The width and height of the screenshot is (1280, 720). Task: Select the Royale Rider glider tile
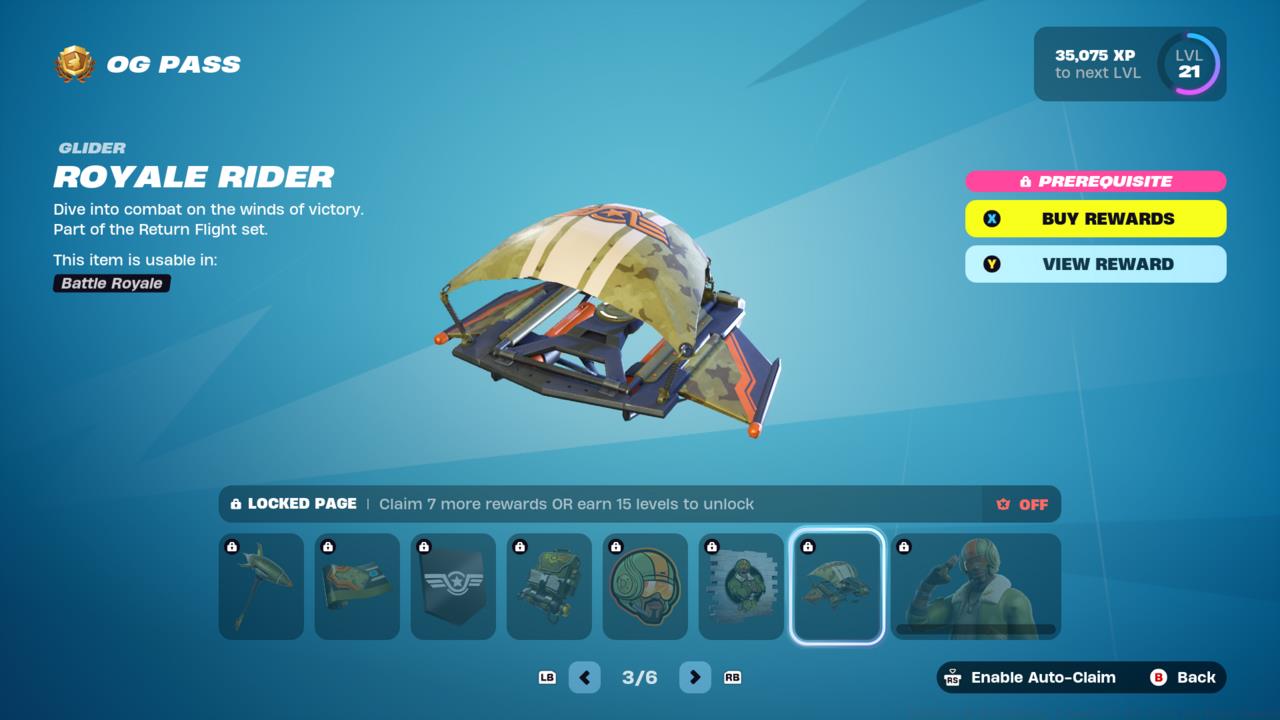point(837,586)
